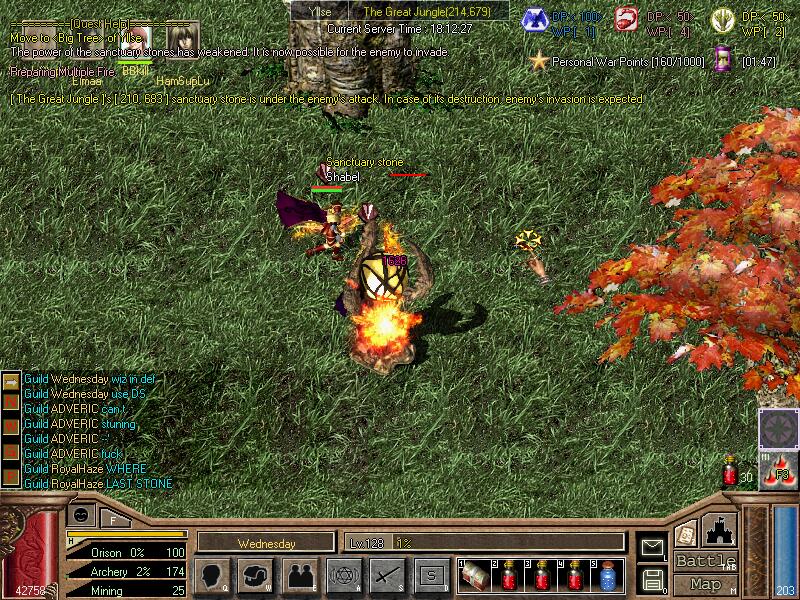Click the floppy disk save icon

click(652, 578)
